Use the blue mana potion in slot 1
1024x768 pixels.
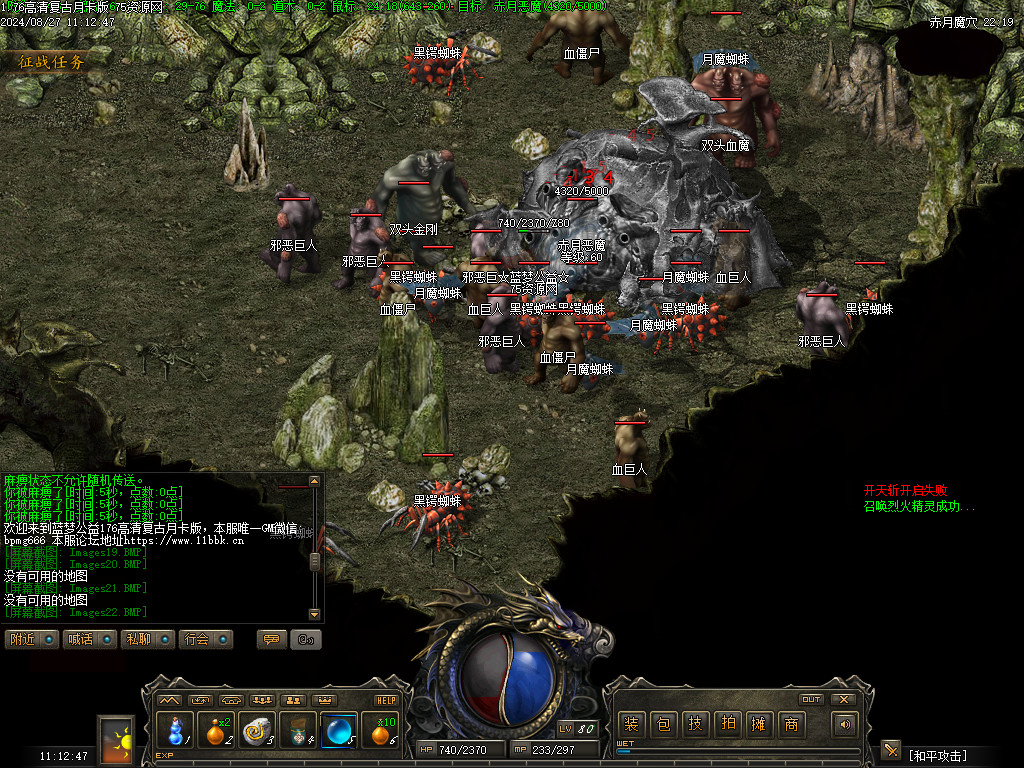pos(176,731)
